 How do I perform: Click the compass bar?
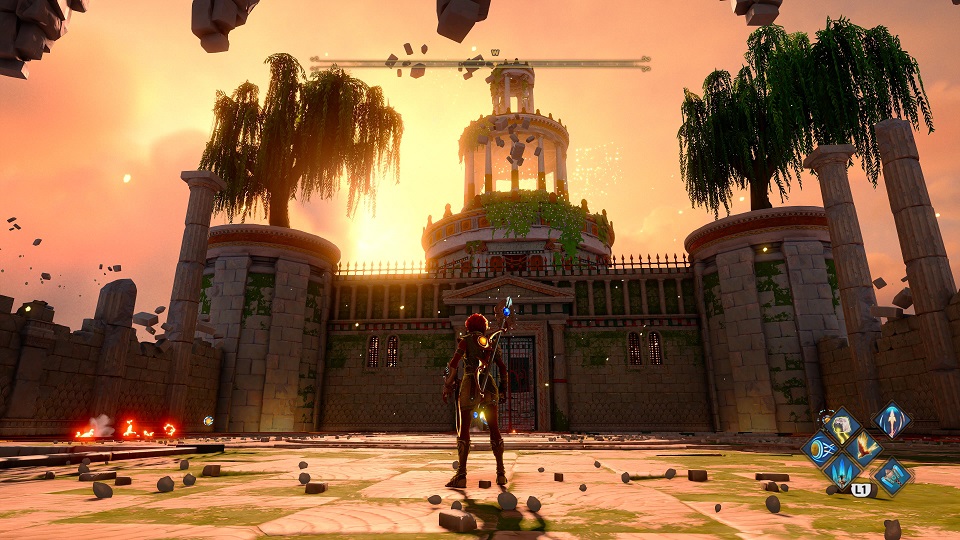(480, 62)
